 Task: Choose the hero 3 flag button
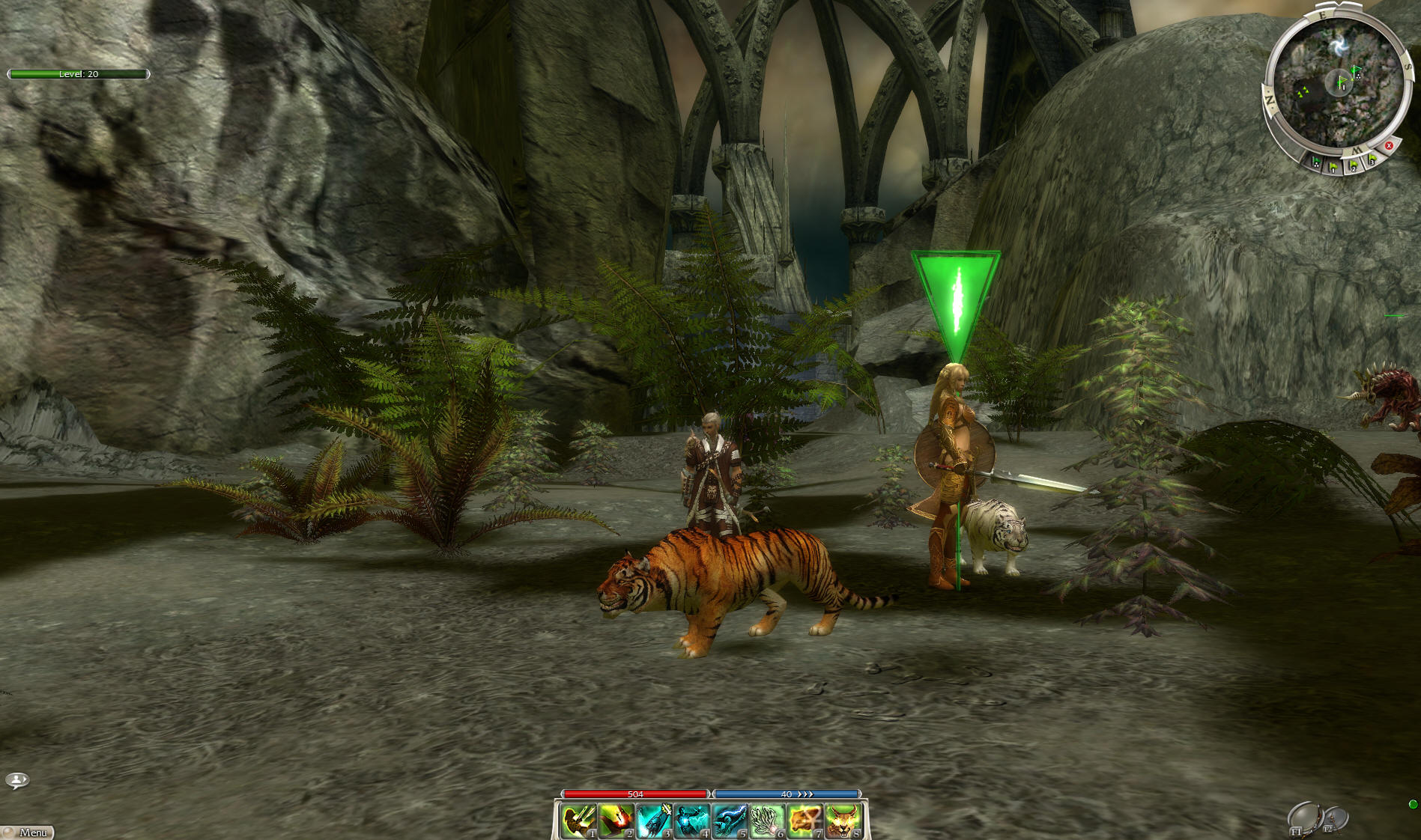[x=1372, y=159]
